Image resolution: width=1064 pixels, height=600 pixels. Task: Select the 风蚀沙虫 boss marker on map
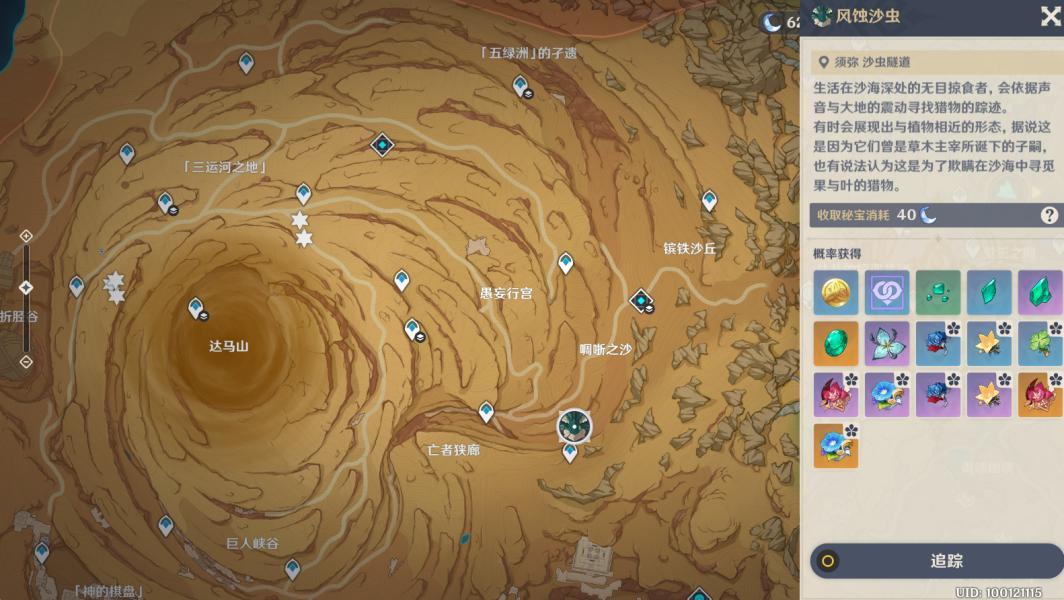coord(574,426)
